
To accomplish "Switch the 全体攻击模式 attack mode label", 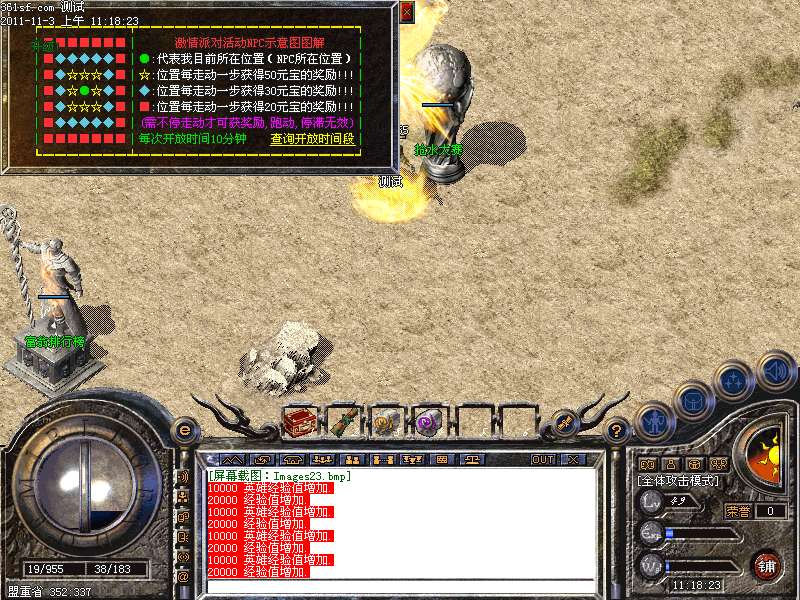I will (x=678, y=481).
